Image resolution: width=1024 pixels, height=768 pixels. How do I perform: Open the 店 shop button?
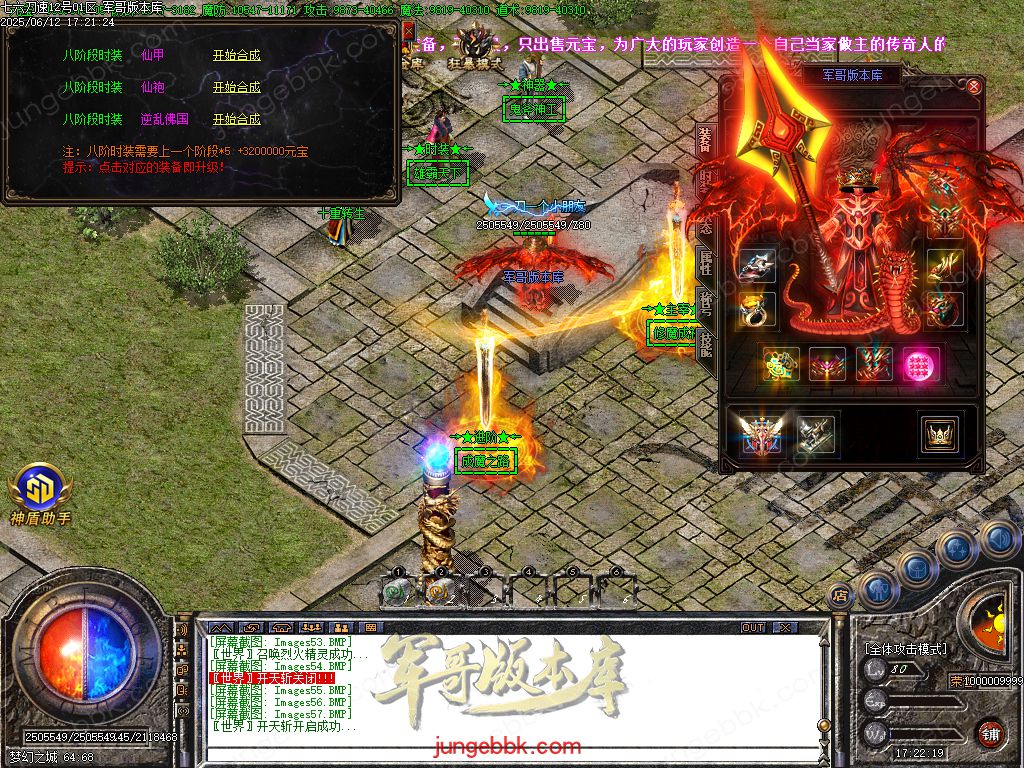pyautogui.click(x=840, y=596)
